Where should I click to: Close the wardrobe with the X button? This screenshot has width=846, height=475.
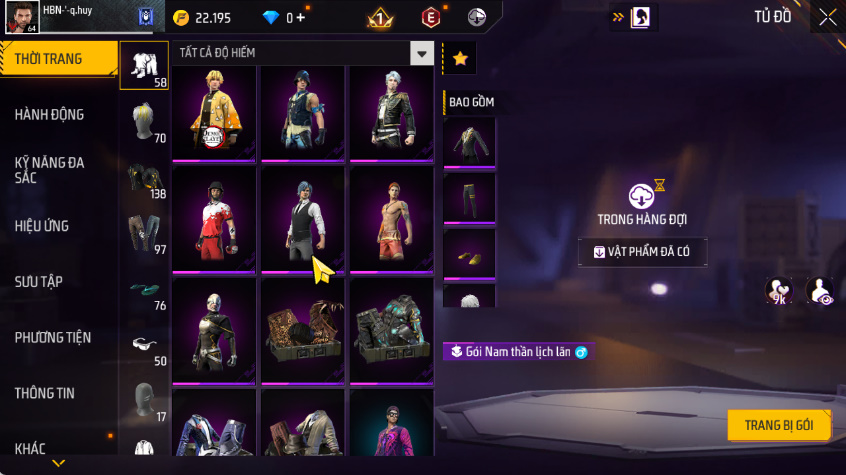[827, 17]
